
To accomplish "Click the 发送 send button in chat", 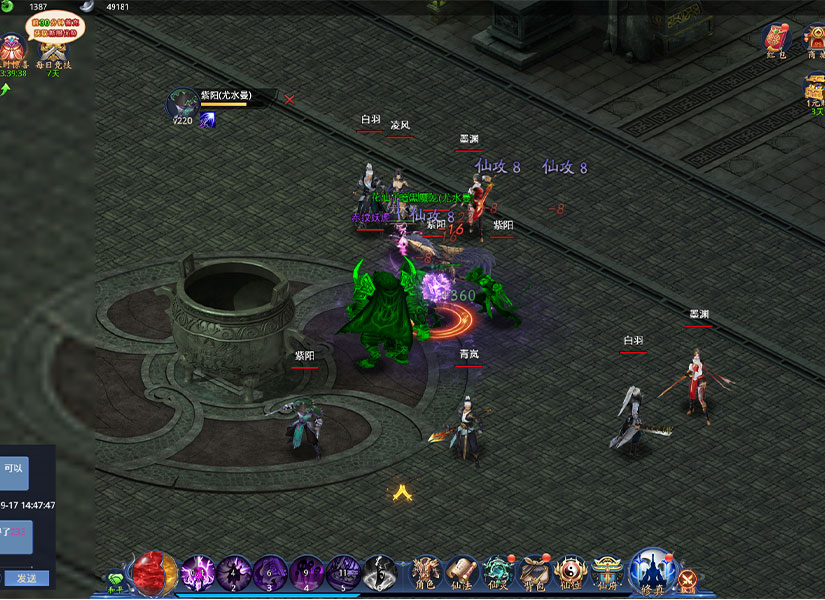I will pos(26,578).
